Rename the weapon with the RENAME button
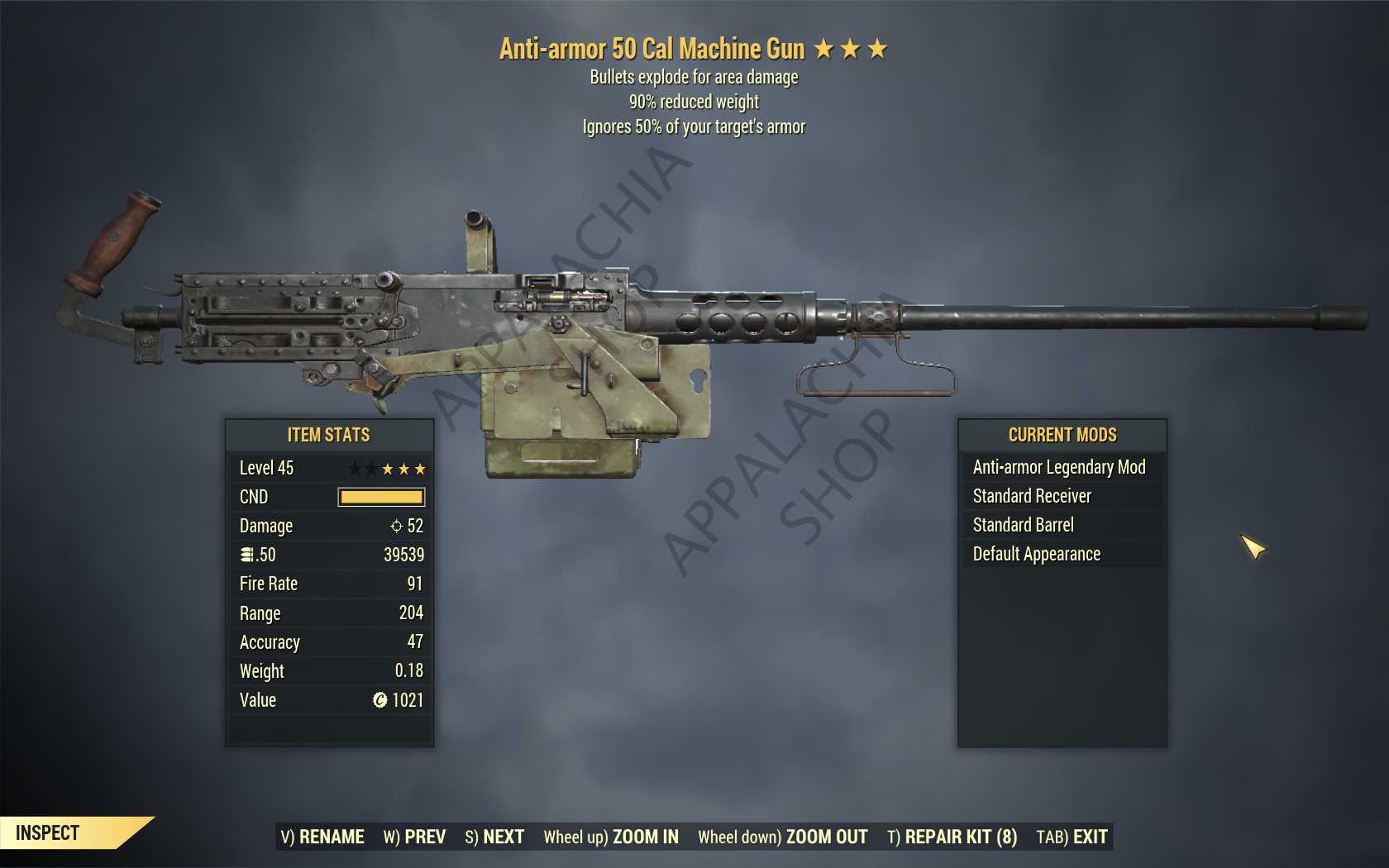This screenshot has width=1389, height=868. point(322,837)
